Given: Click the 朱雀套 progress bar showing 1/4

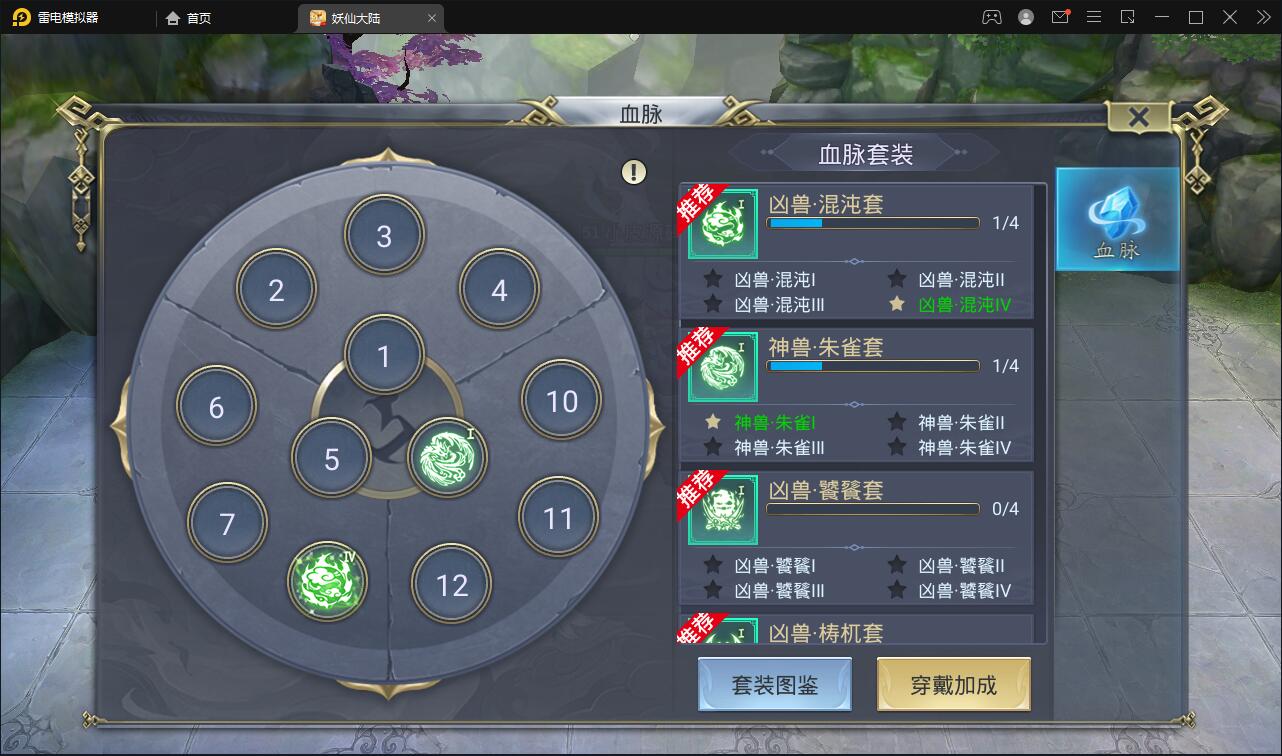Looking at the screenshot, I should coord(872,365).
